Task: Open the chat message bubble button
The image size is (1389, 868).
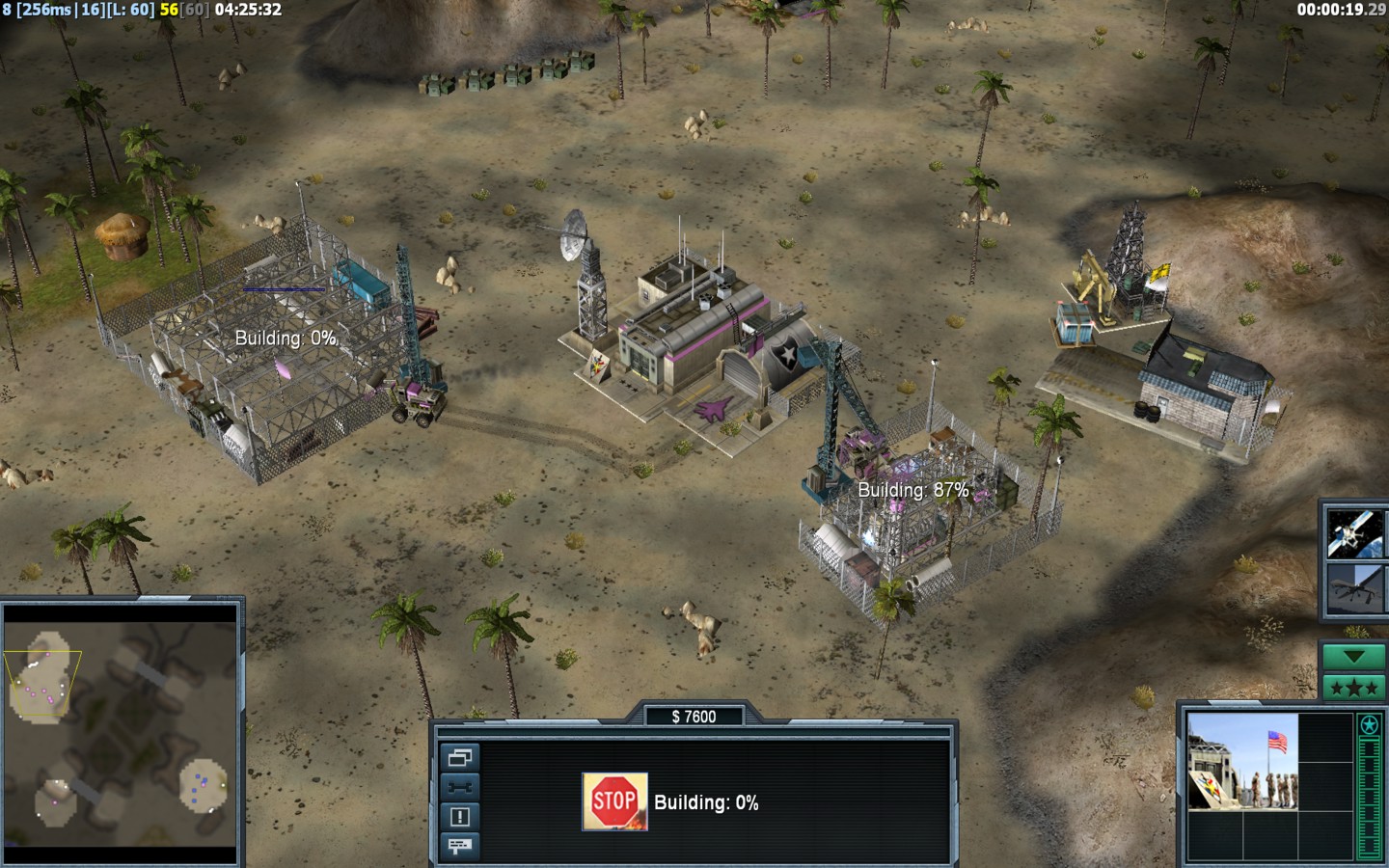Action: [x=459, y=846]
